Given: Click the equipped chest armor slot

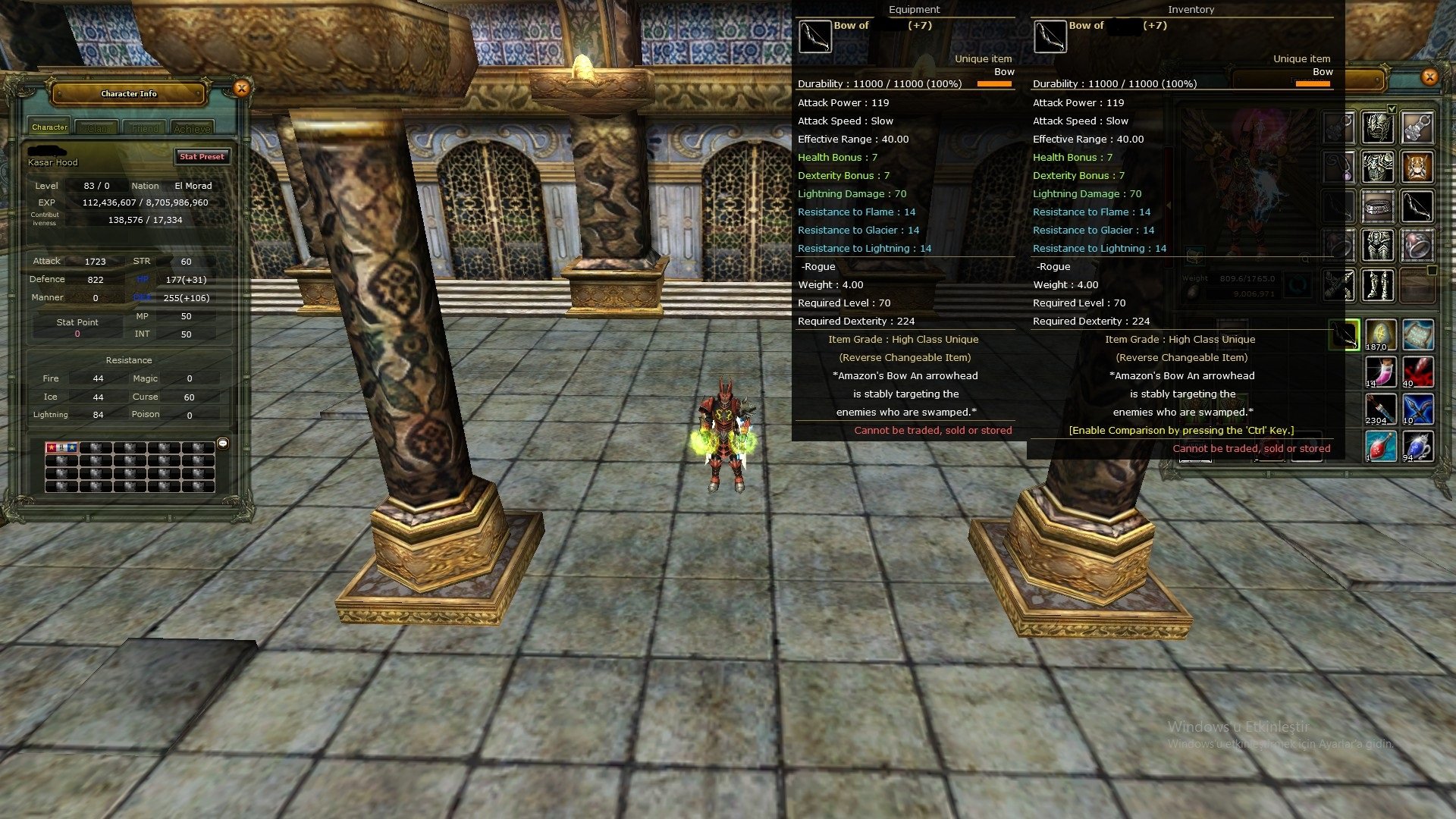Looking at the screenshot, I should click(1378, 167).
